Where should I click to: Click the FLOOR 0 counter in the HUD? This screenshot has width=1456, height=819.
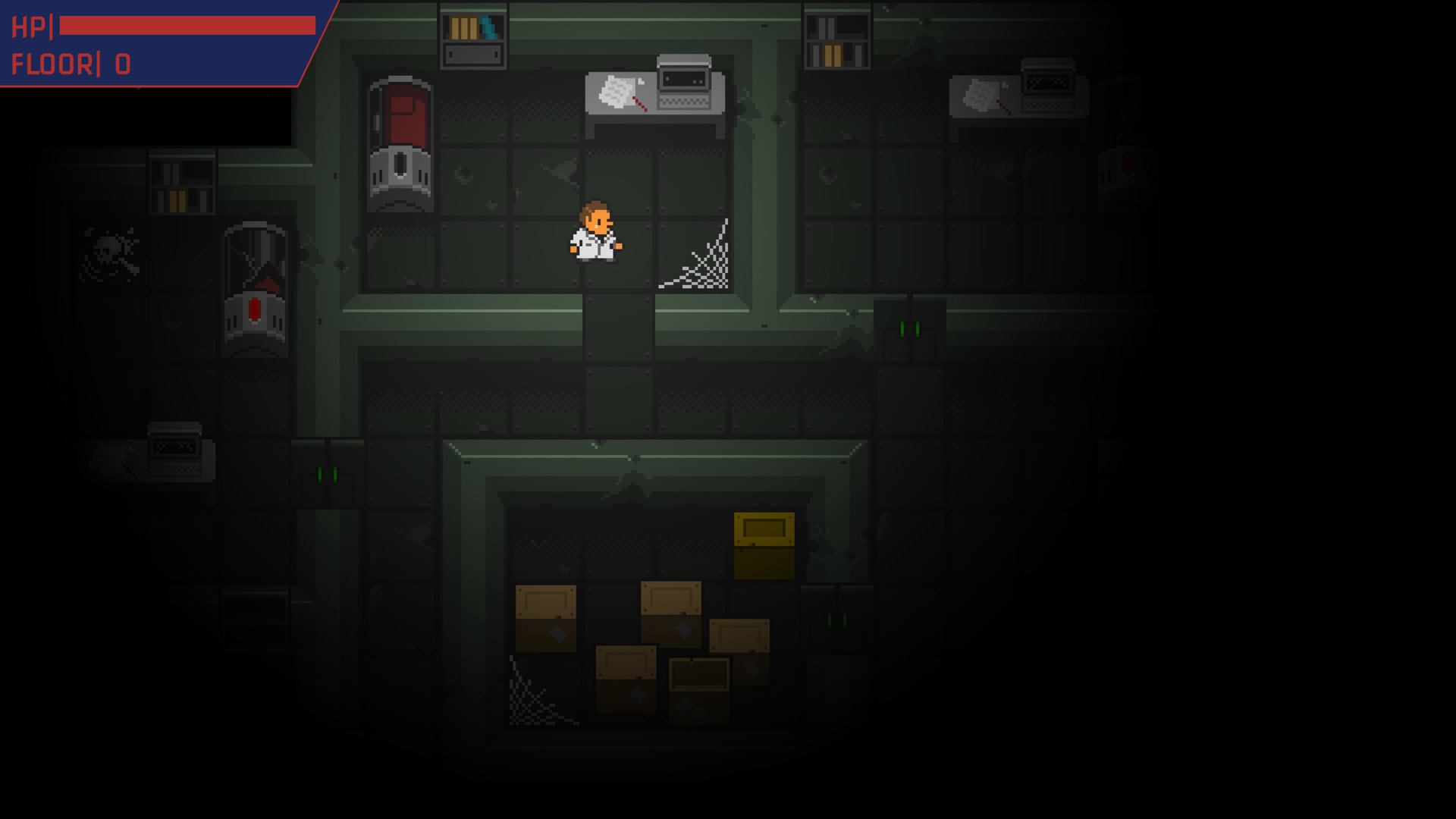coord(72,64)
